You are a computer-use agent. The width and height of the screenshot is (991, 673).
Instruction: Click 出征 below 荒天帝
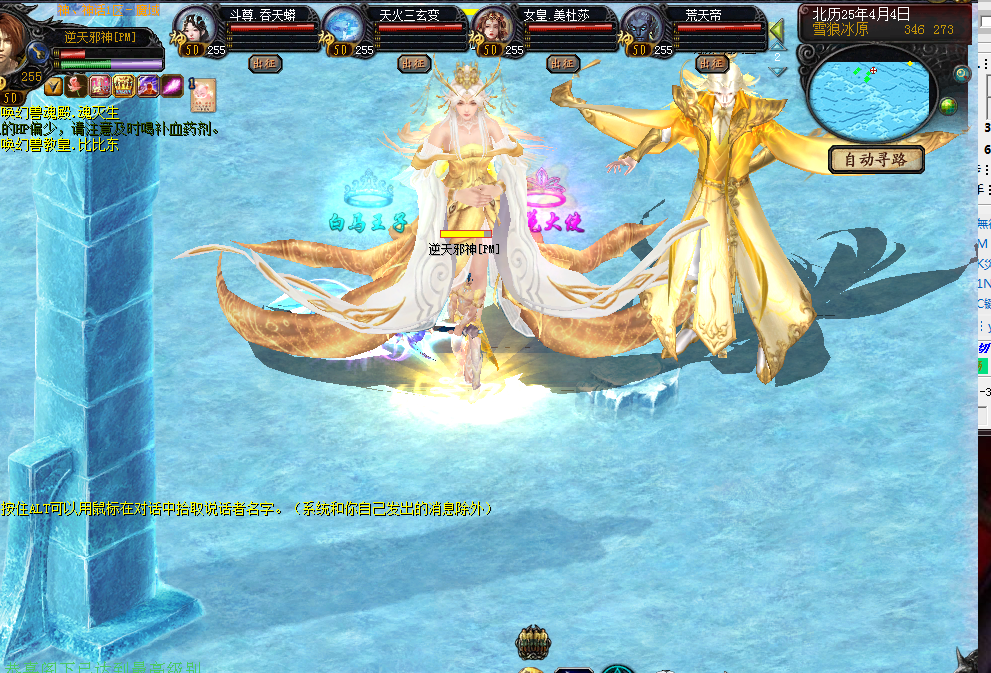(712, 63)
